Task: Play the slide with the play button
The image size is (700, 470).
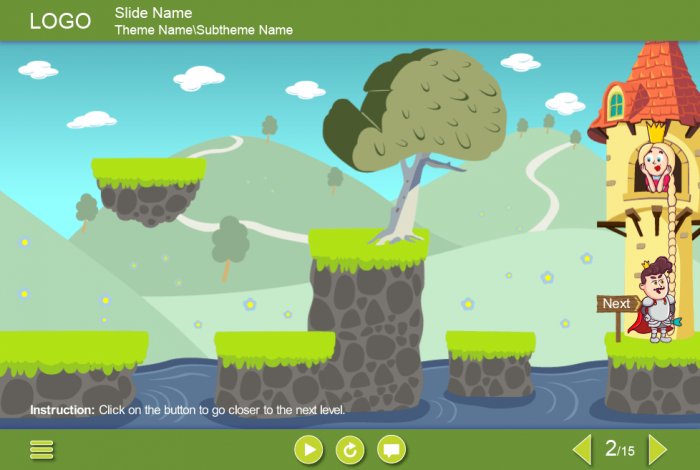Action: click(x=309, y=450)
